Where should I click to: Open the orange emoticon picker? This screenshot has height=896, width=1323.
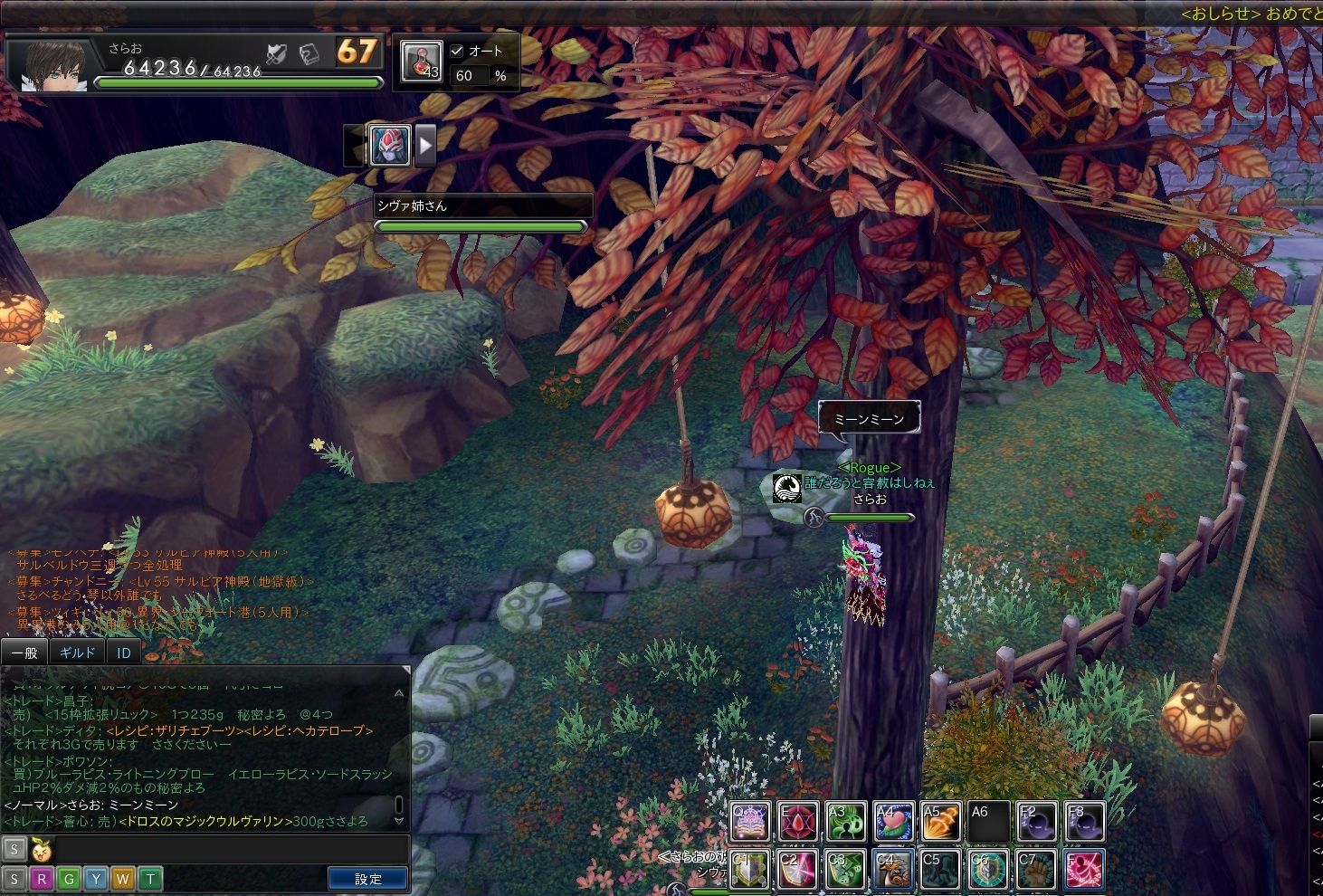[x=41, y=850]
